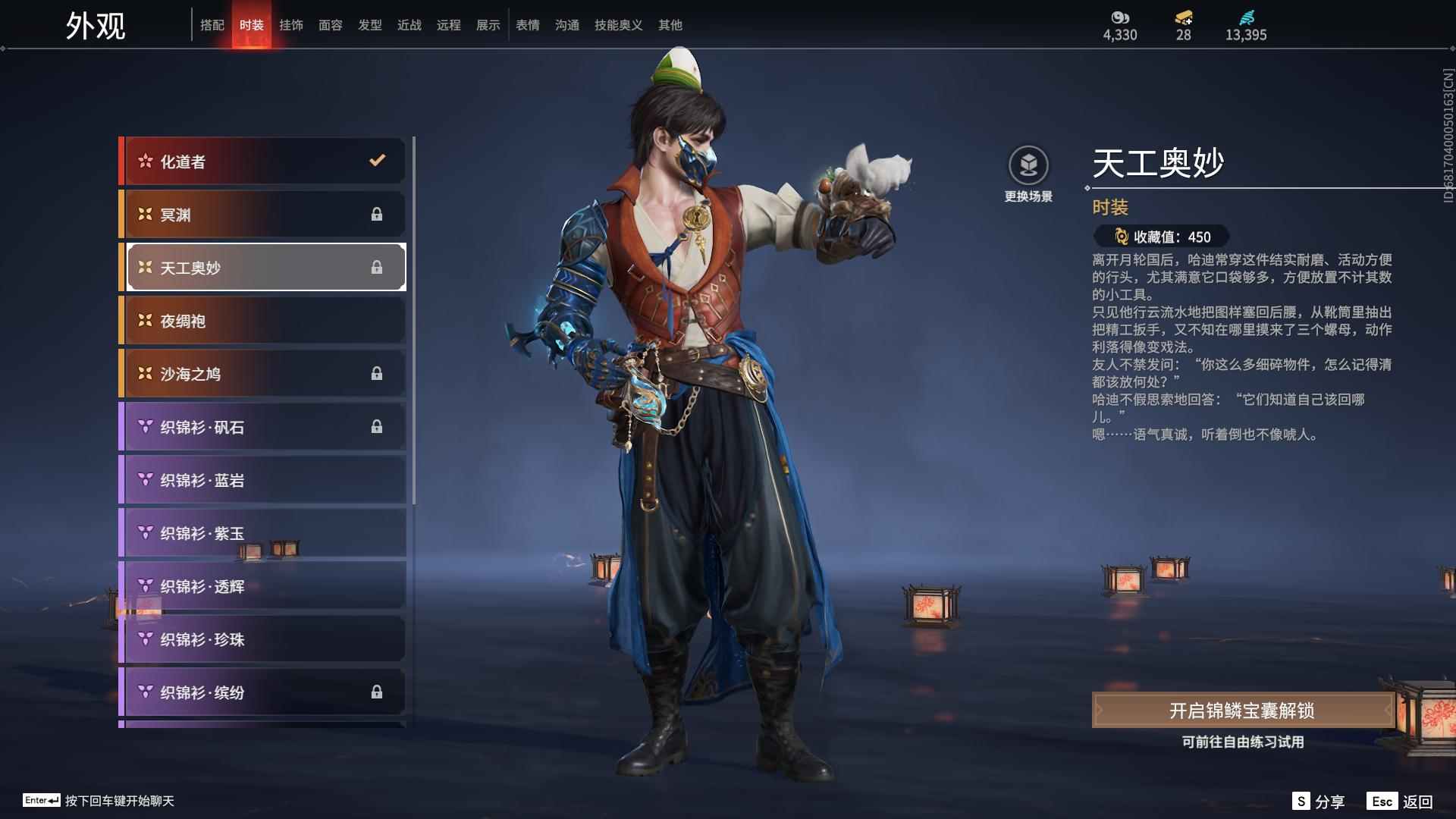Select the 夜绸袍 outfit

coord(262,321)
